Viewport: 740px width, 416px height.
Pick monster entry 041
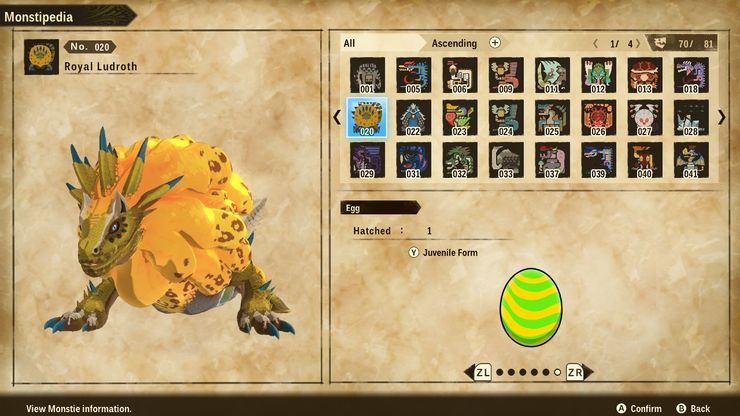(690, 160)
